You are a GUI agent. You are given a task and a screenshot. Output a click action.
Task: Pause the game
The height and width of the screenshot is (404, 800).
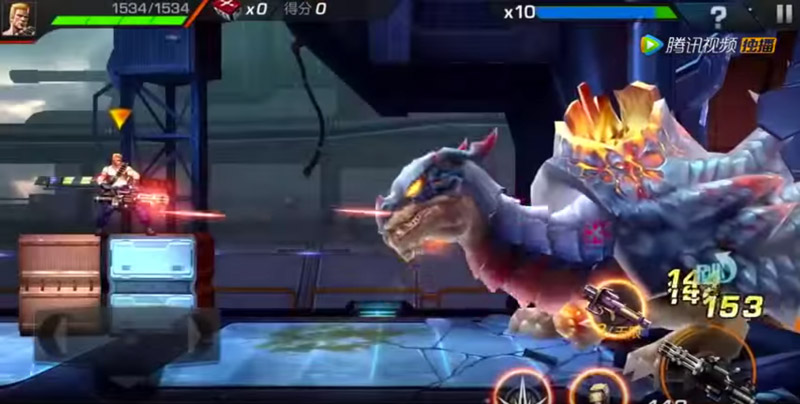783,14
